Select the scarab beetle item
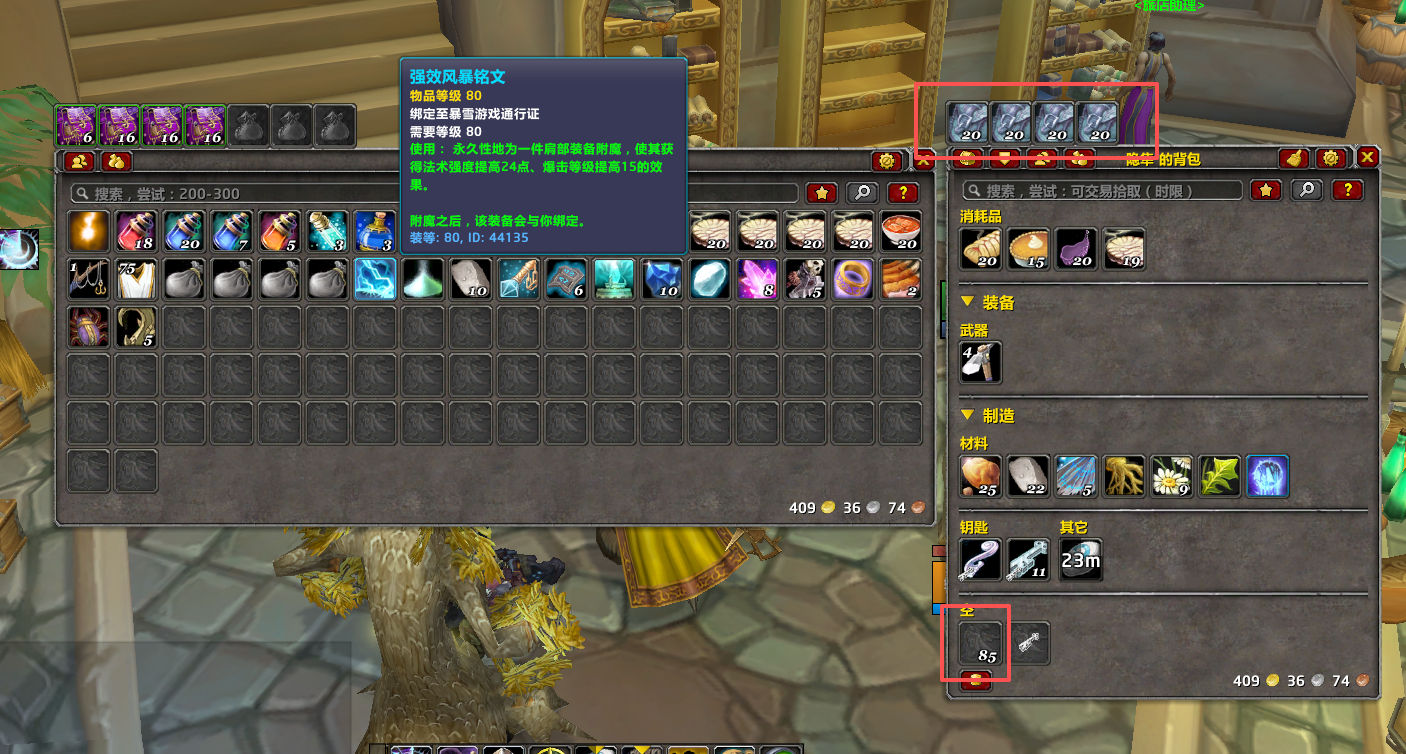Image resolution: width=1406 pixels, height=754 pixels. click(89, 327)
